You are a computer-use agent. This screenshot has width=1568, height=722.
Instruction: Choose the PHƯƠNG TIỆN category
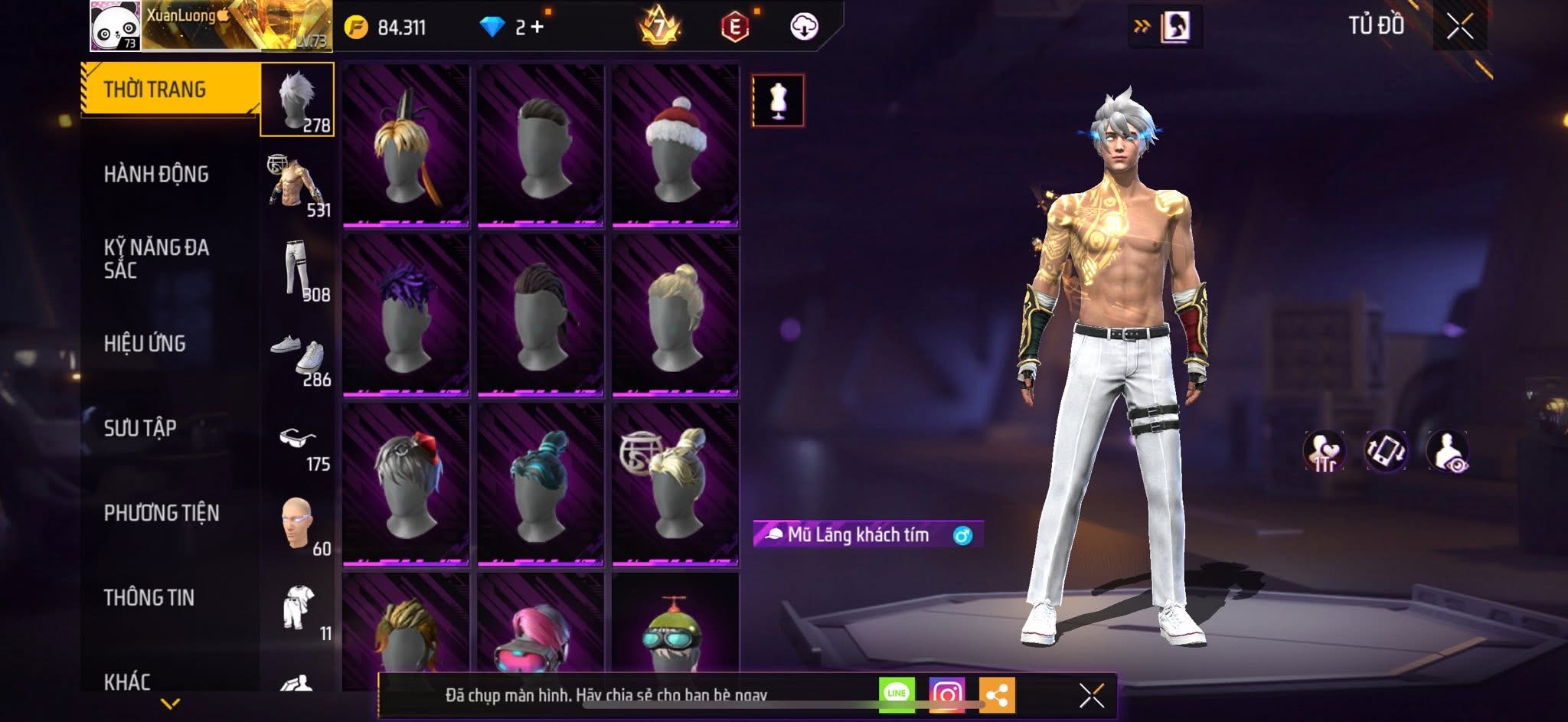[x=162, y=513]
